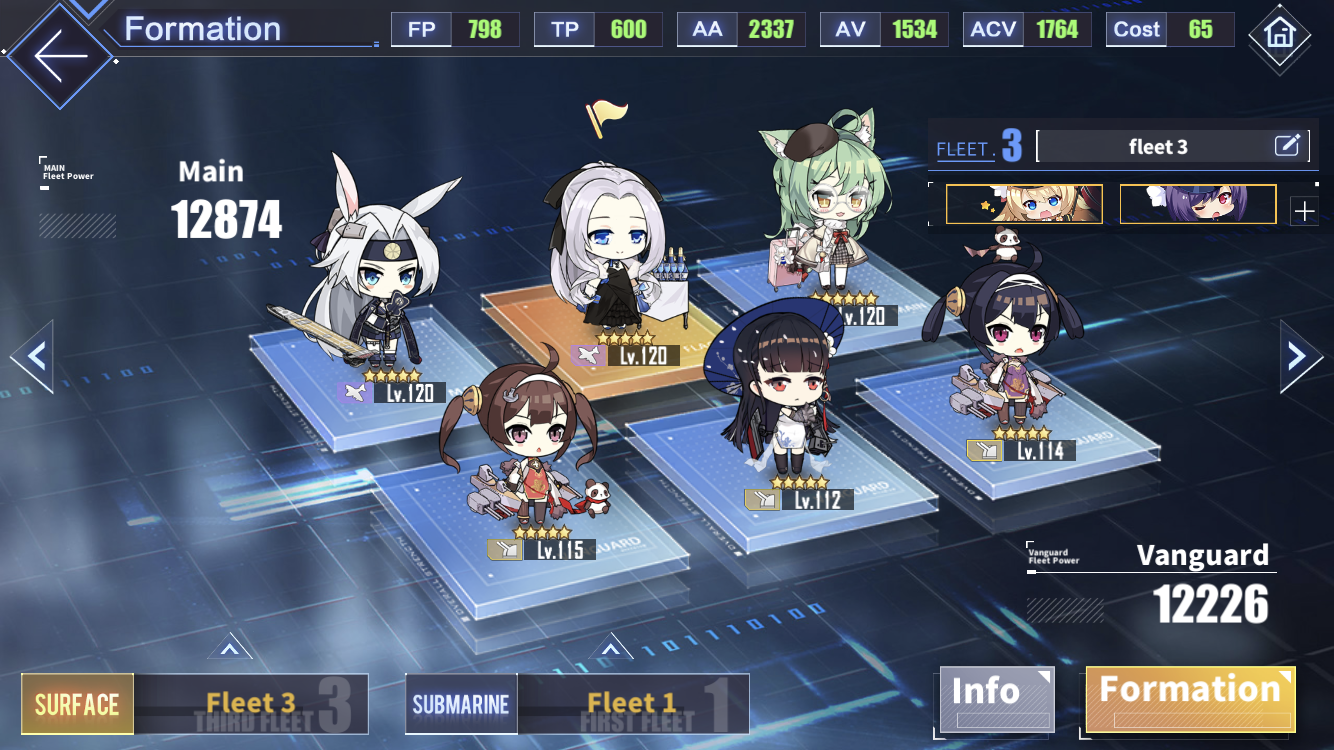Screen dimensions: 1334x750
Task: Open the Surface Fleet 3 selector
Action: pos(195,704)
